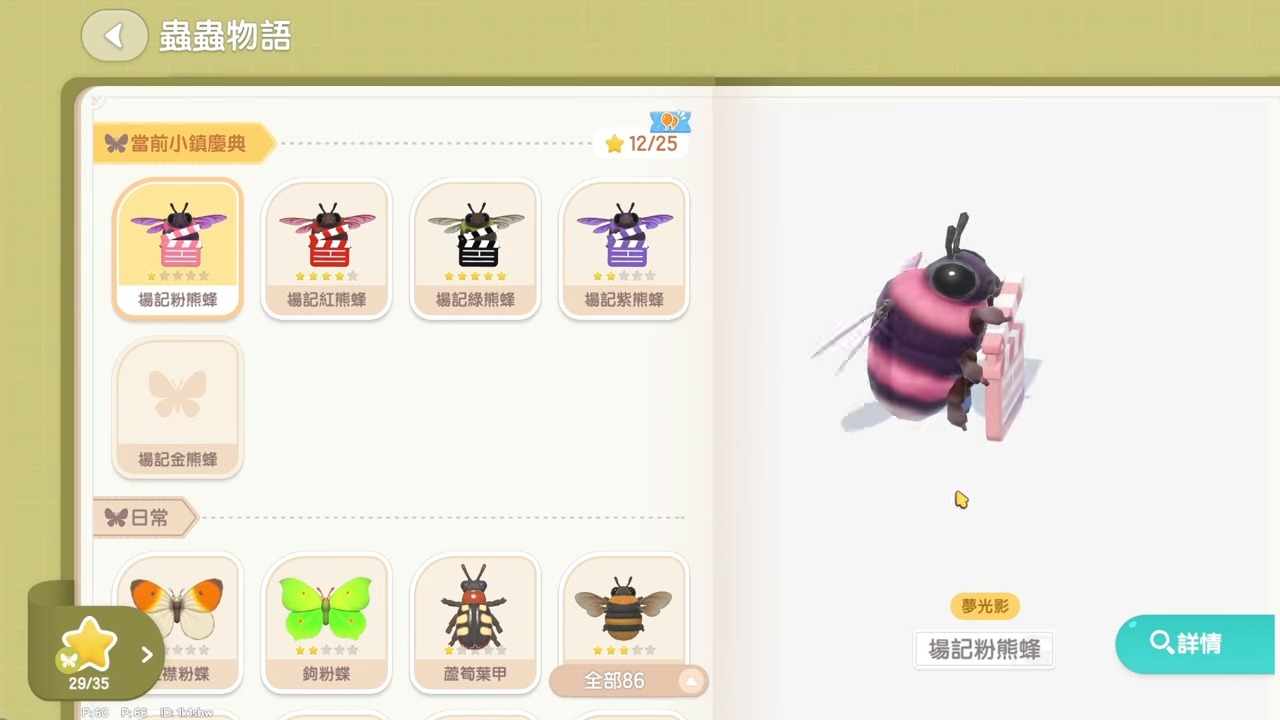1280x720 pixels.
Task: Select the 揚記紅熊蜂 red bee card
Action: 327,249
